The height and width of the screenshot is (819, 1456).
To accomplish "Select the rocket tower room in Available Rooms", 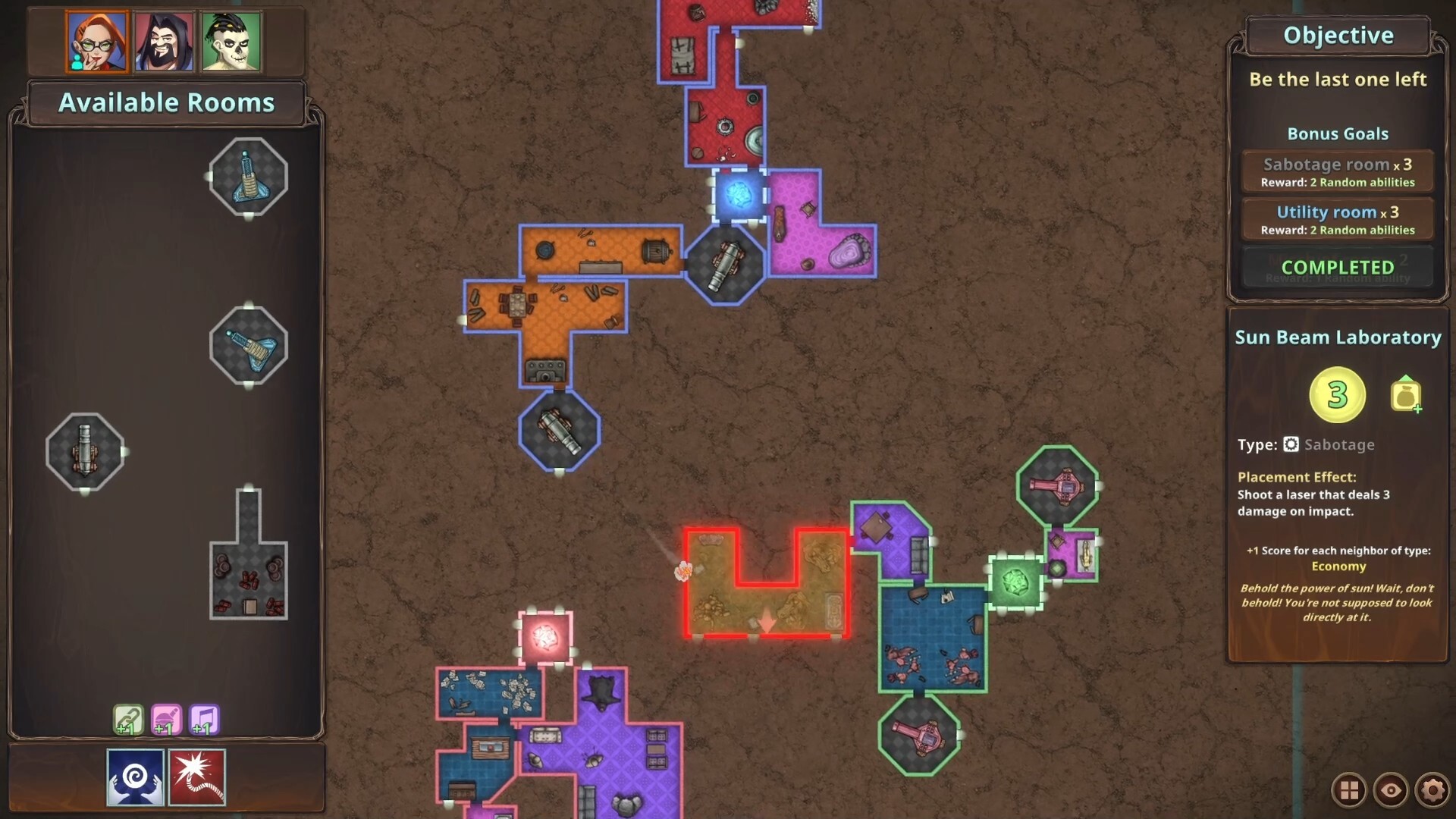I will tap(247, 176).
